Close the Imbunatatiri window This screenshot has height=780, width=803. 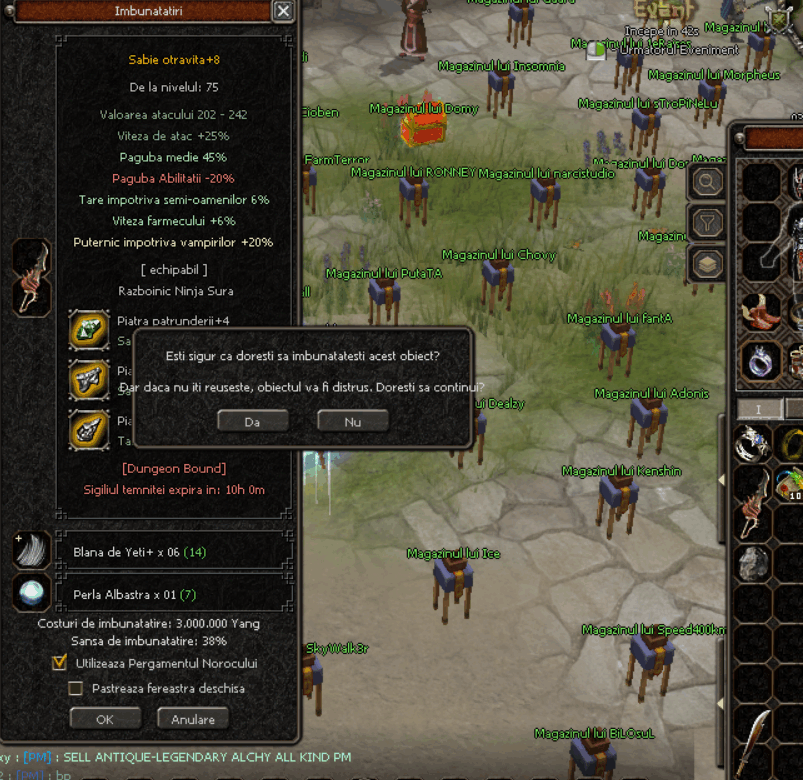[283, 11]
